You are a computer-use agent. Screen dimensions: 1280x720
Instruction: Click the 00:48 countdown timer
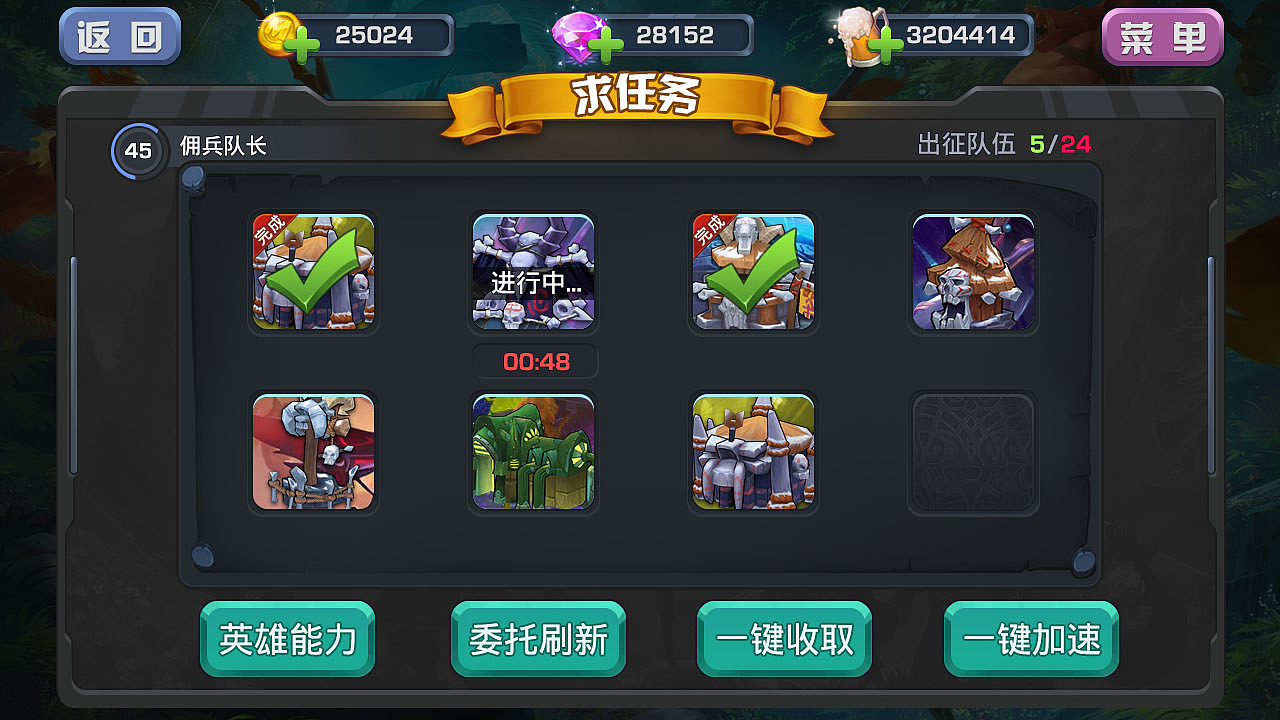533,361
